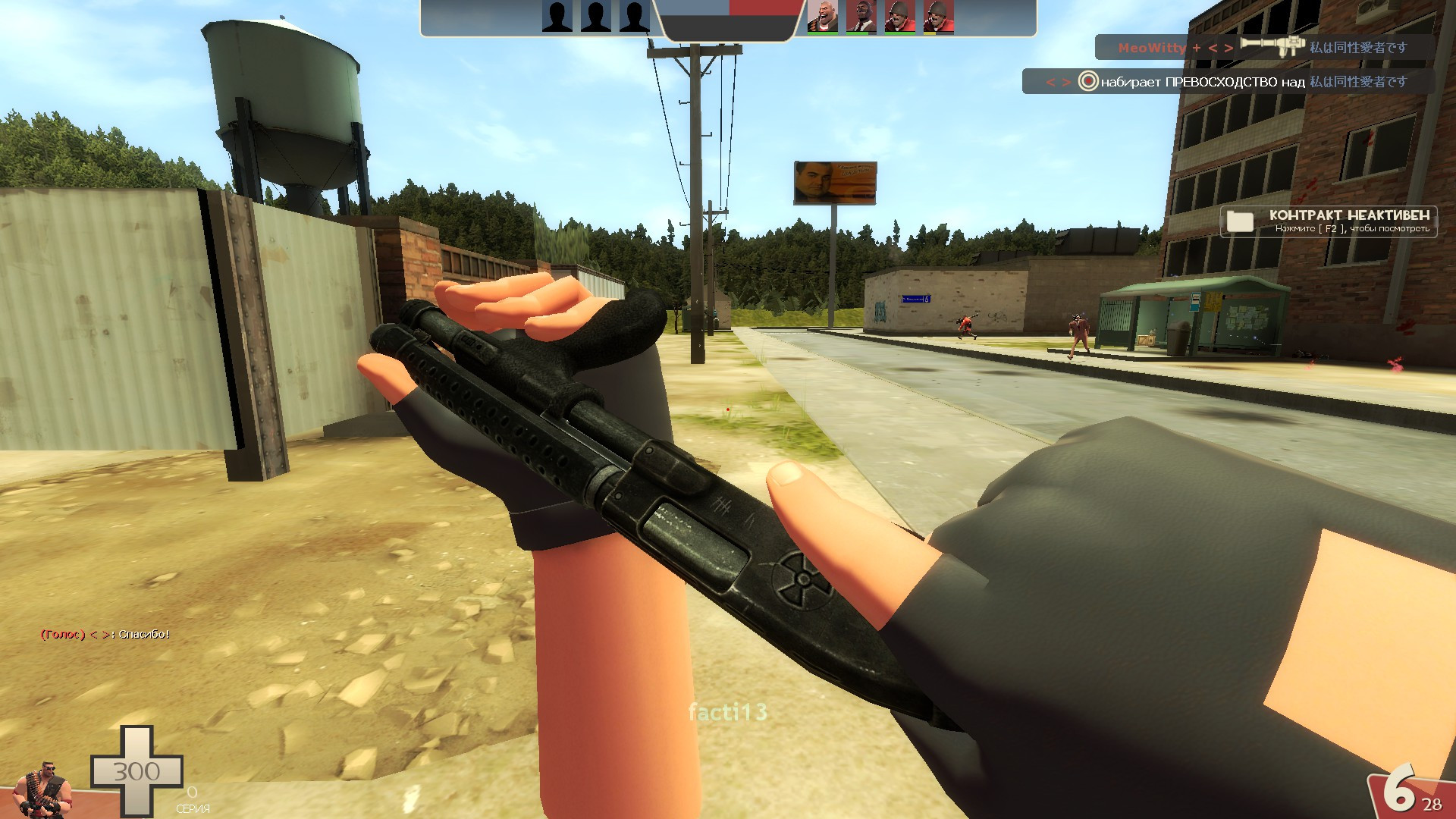Click the Spy portrait in the top-right roster
The width and height of the screenshot is (1456, 819).
[x=861, y=17]
